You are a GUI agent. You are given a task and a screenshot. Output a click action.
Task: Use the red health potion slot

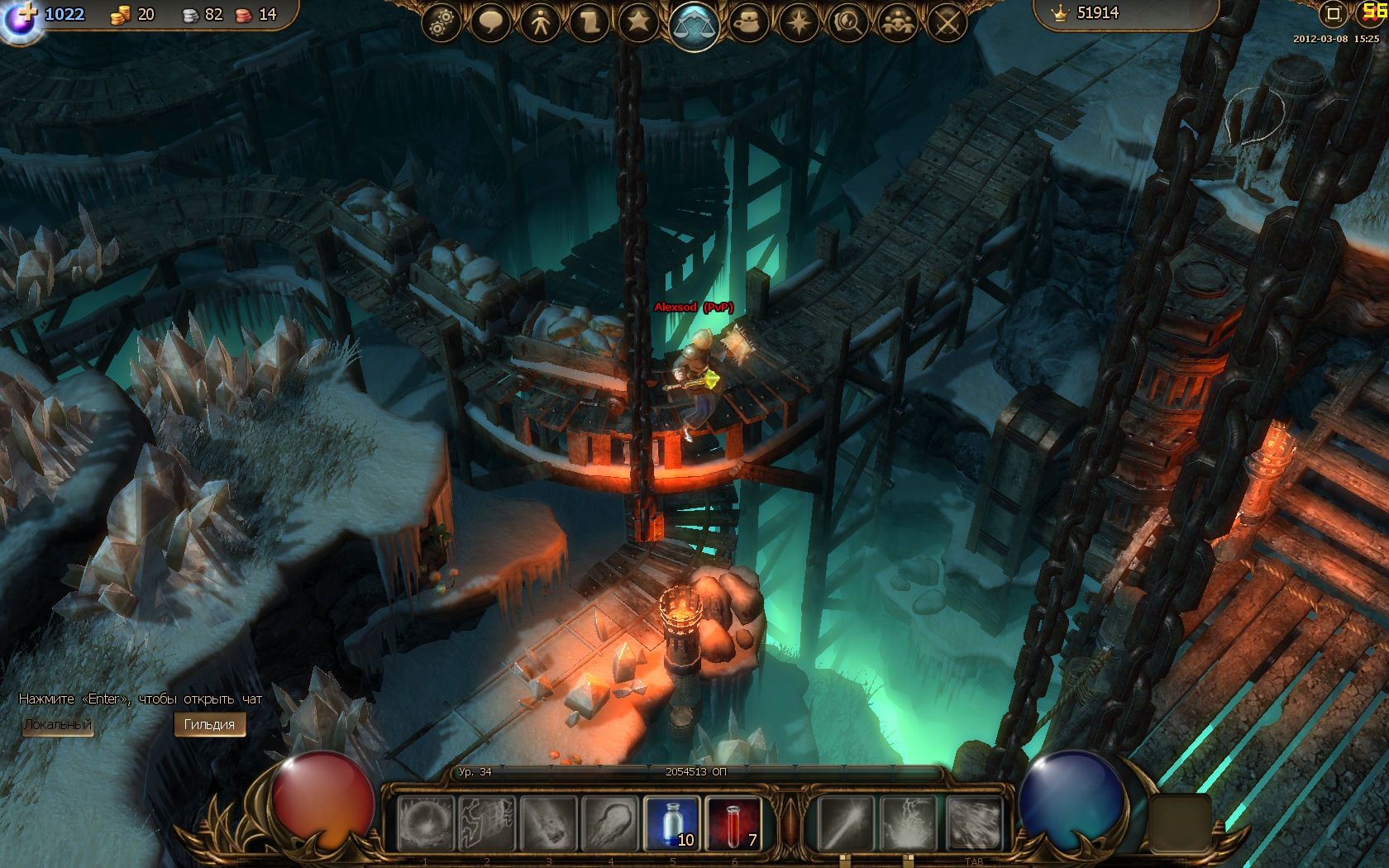click(x=733, y=823)
